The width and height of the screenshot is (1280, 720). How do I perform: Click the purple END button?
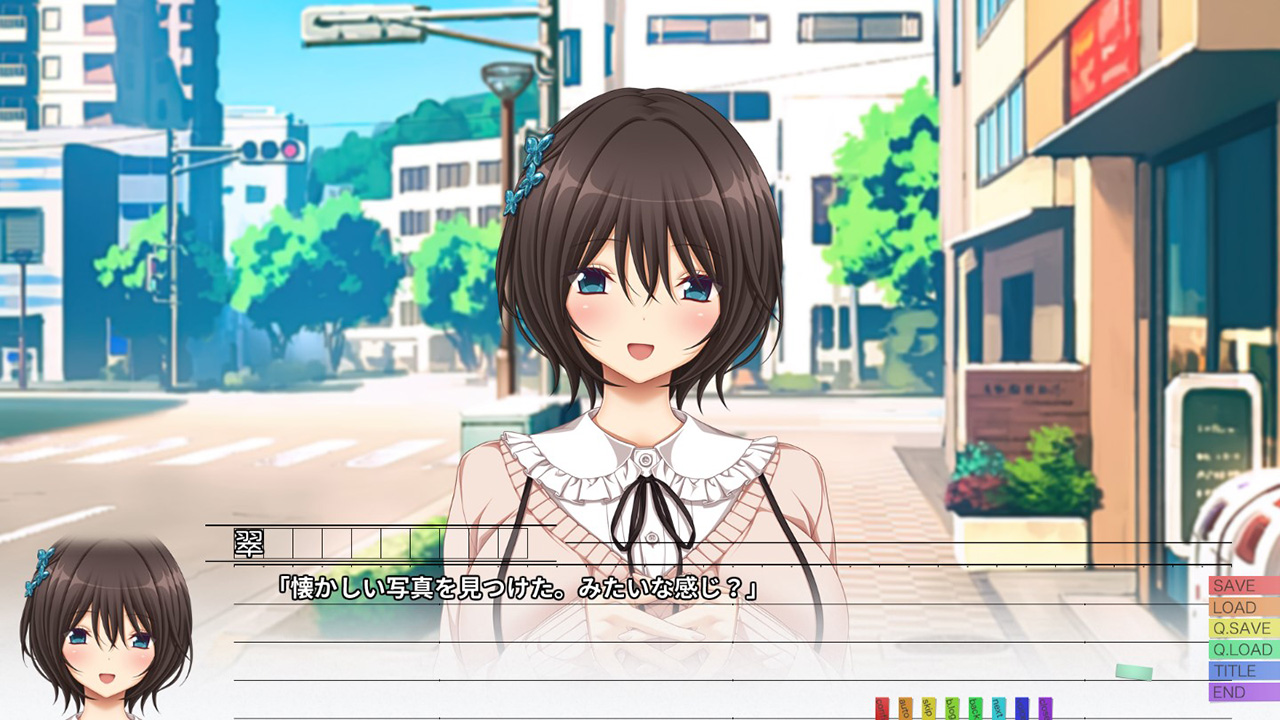(x=1243, y=692)
